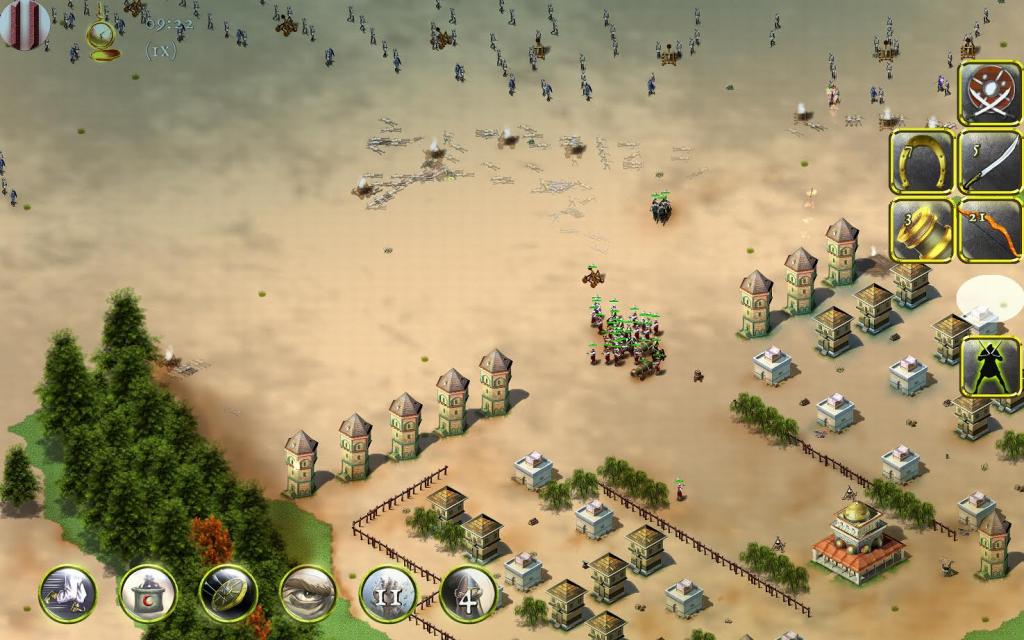1024x640 pixels.
Task: Click the gold pocket watch icon
Action: (x=102, y=38)
